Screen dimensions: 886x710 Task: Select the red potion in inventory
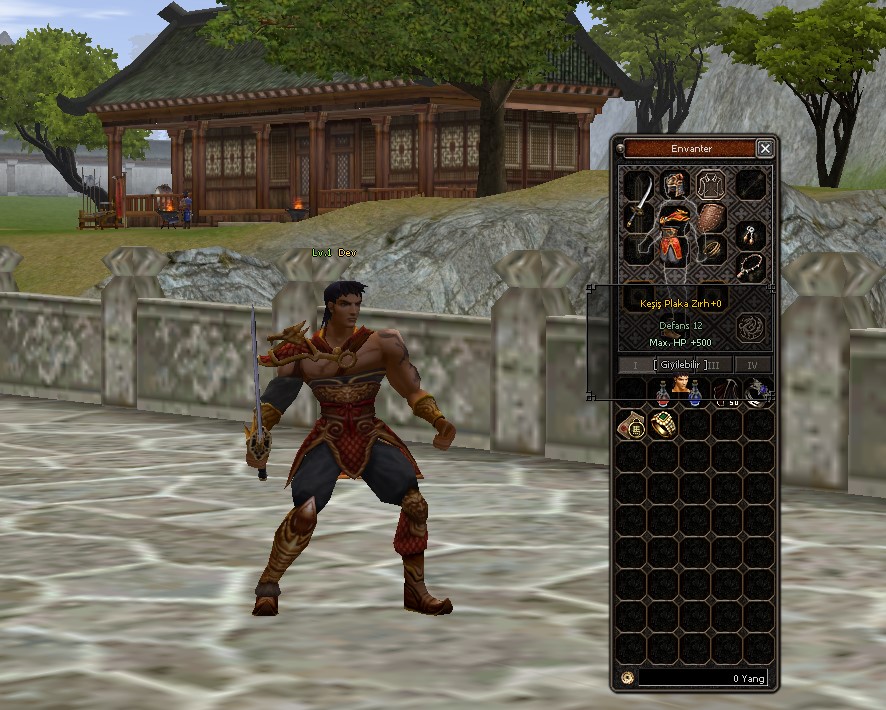click(663, 393)
